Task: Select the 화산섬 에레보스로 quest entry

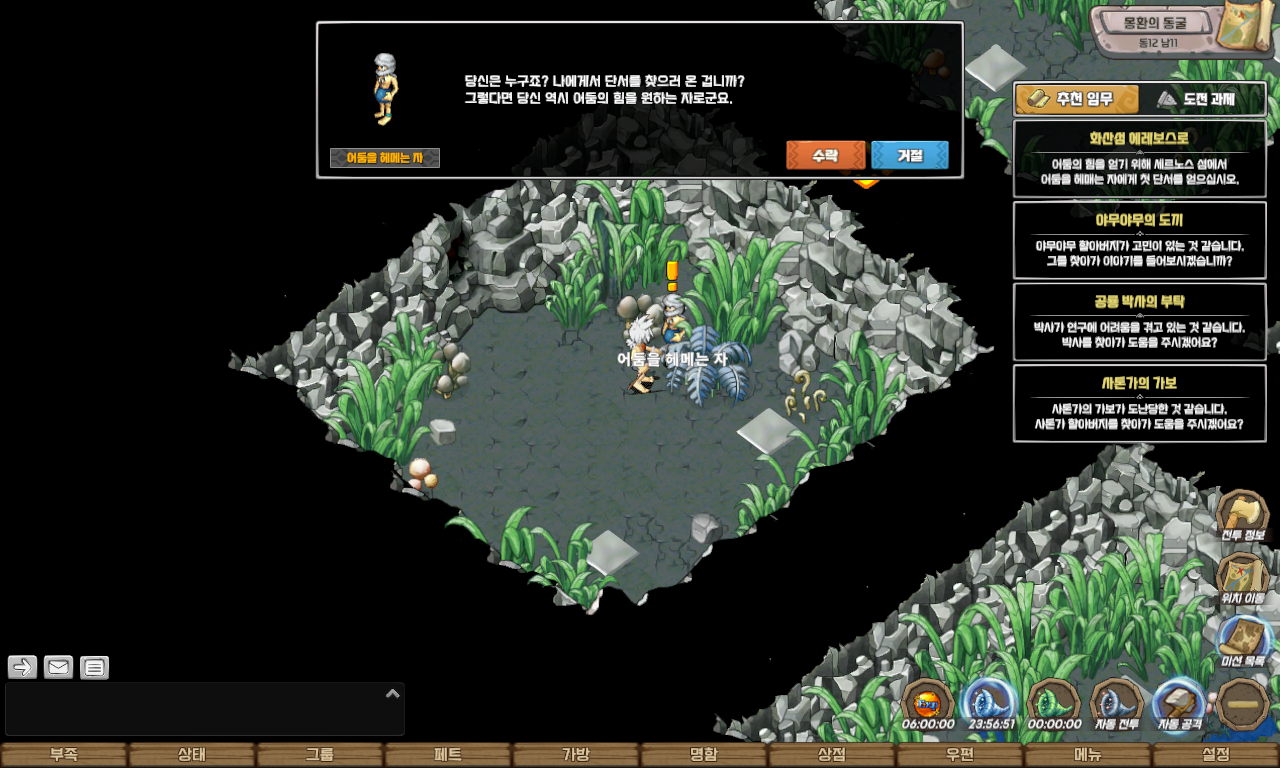Action: point(1139,159)
